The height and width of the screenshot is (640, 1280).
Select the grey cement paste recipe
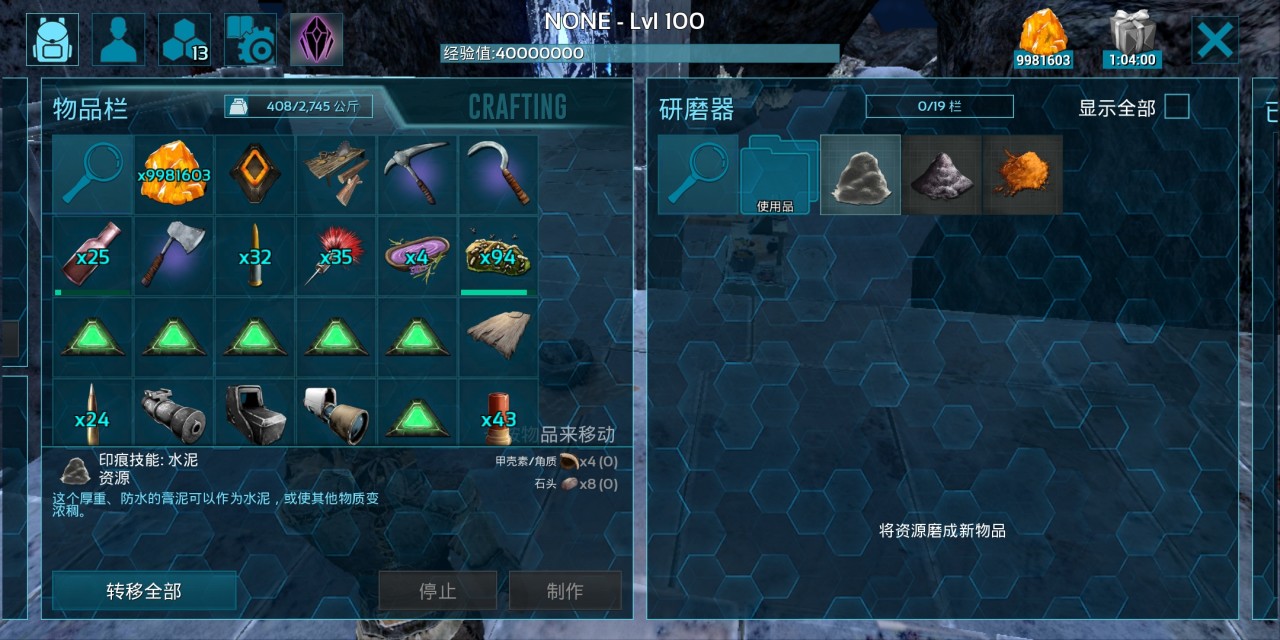click(860, 175)
